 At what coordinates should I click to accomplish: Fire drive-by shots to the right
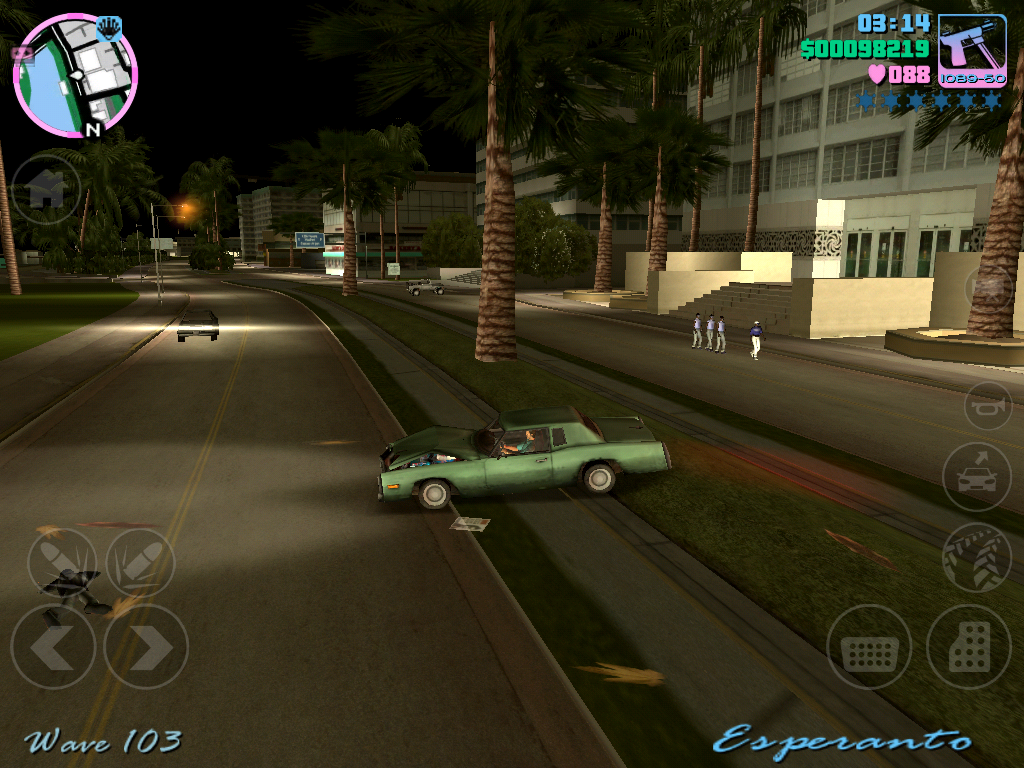tap(140, 563)
